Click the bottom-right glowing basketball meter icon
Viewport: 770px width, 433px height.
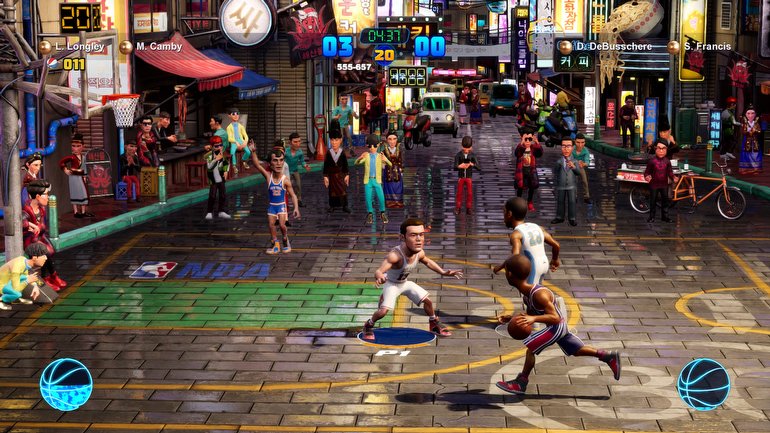click(x=703, y=384)
